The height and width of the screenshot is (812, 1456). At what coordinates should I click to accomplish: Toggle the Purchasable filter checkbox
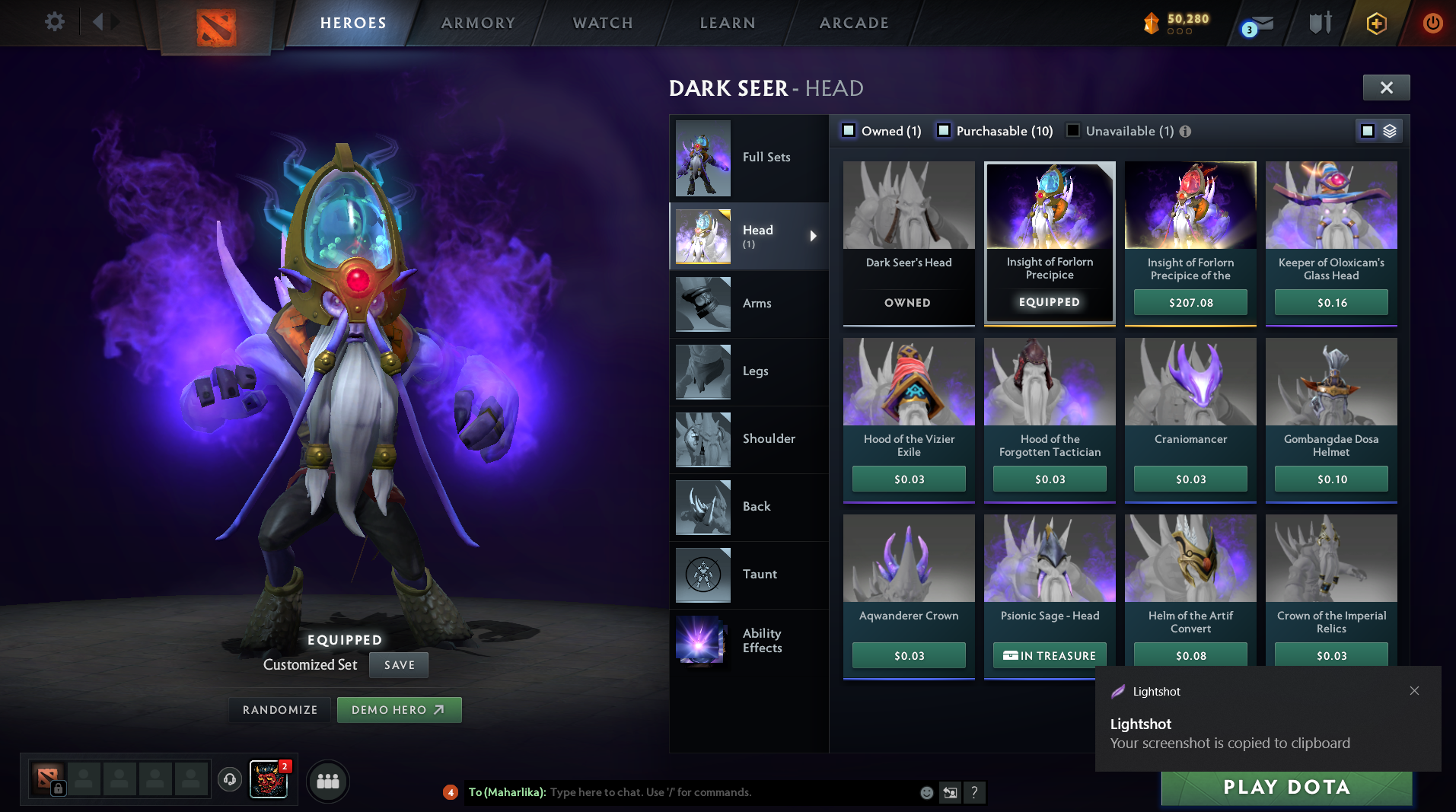(945, 131)
